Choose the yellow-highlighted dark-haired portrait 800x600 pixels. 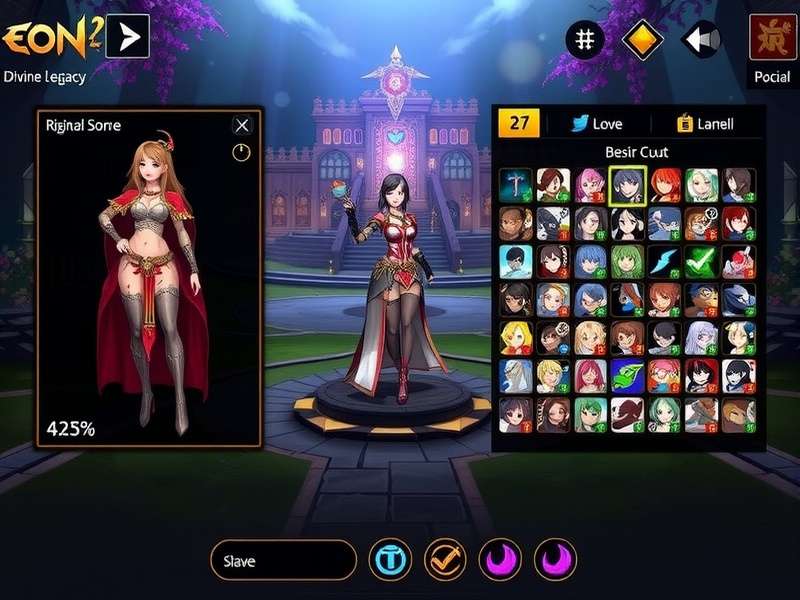[x=628, y=185]
